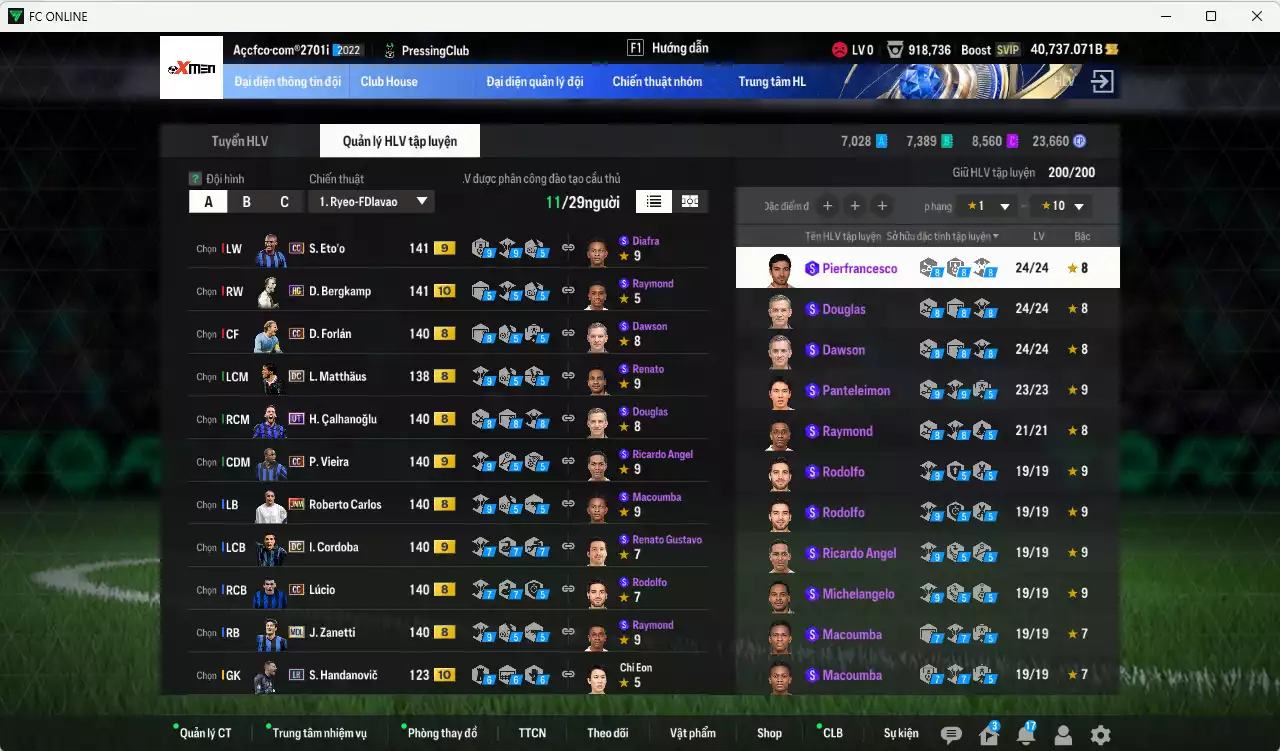The height and width of the screenshot is (751, 1280).
Task: Open the Shop from bottom bar
Action: tap(769, 733)
